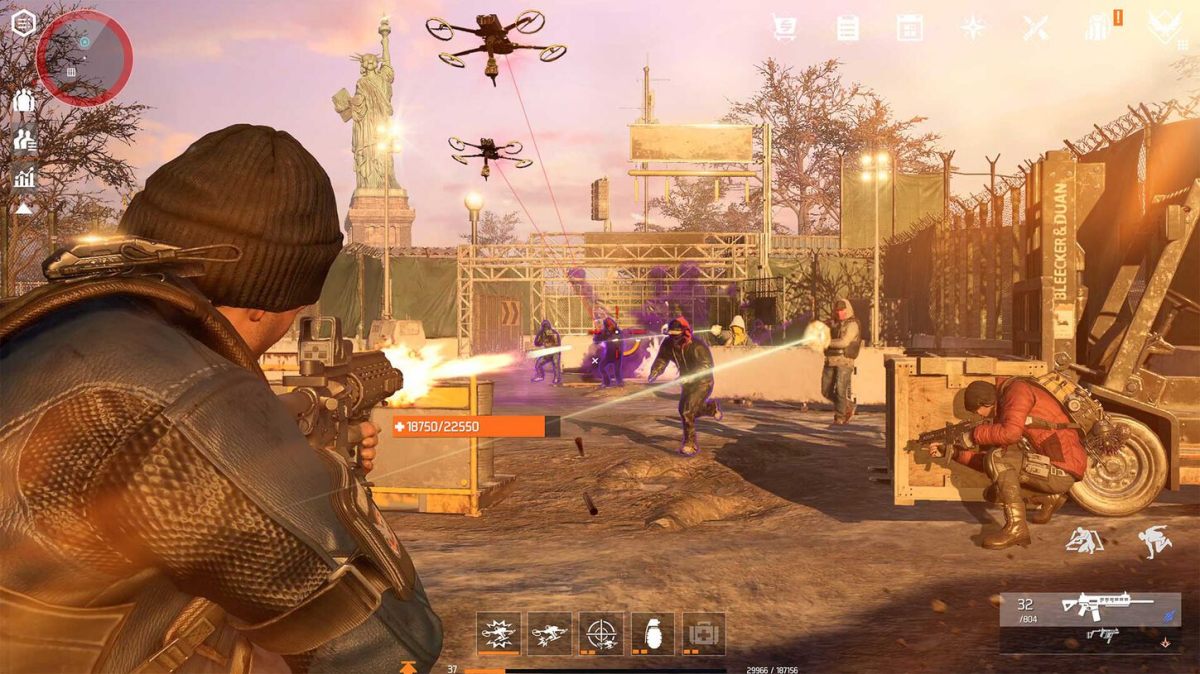Use the crosshair targeting skill
This screenshot has width=1200, height=674.
pyautogui.click(x=601, y=633)
